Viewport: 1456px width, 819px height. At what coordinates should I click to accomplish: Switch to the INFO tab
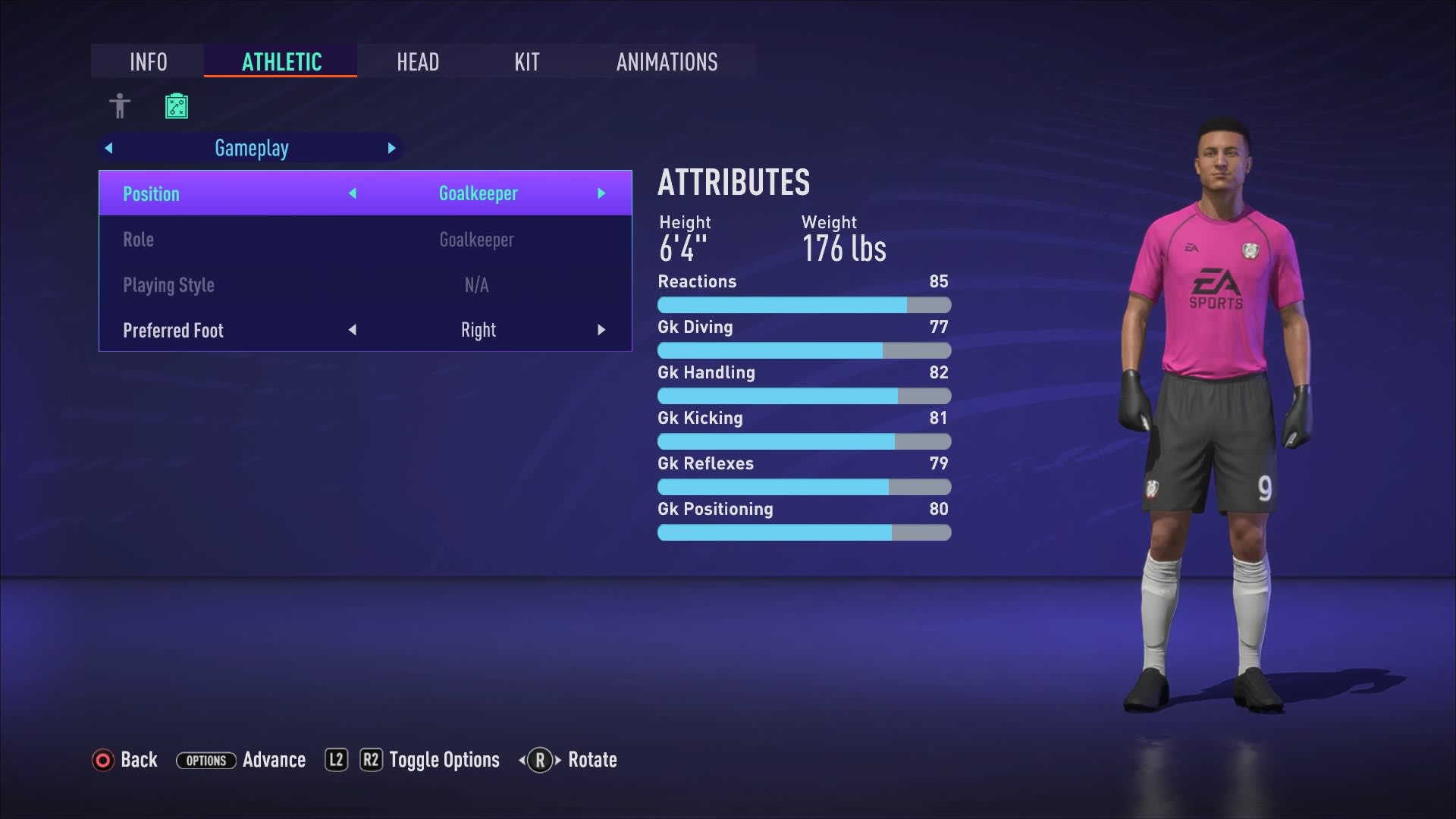(x=148, y=61)
